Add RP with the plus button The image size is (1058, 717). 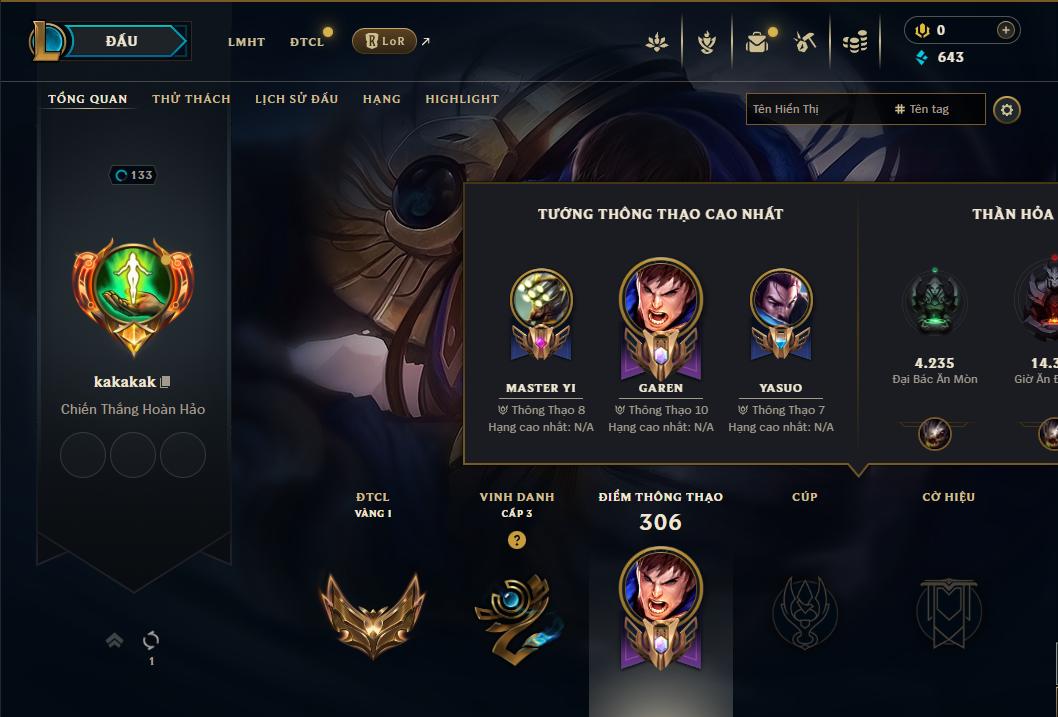[x=1005, y=30]
